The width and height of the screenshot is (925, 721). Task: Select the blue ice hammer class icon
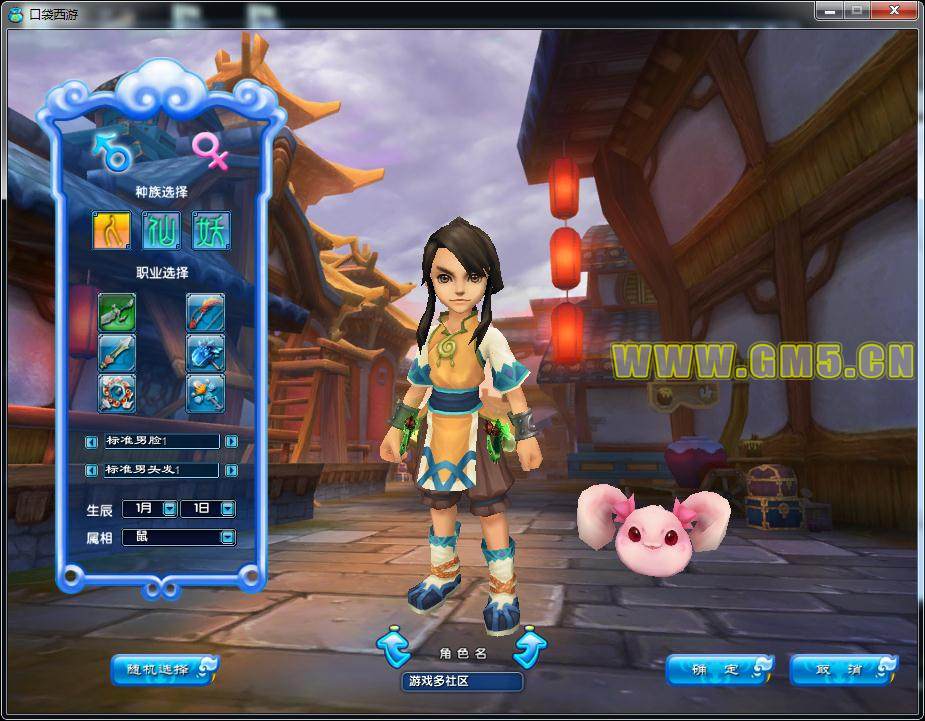pyautogui.click(x=205, y=353)
